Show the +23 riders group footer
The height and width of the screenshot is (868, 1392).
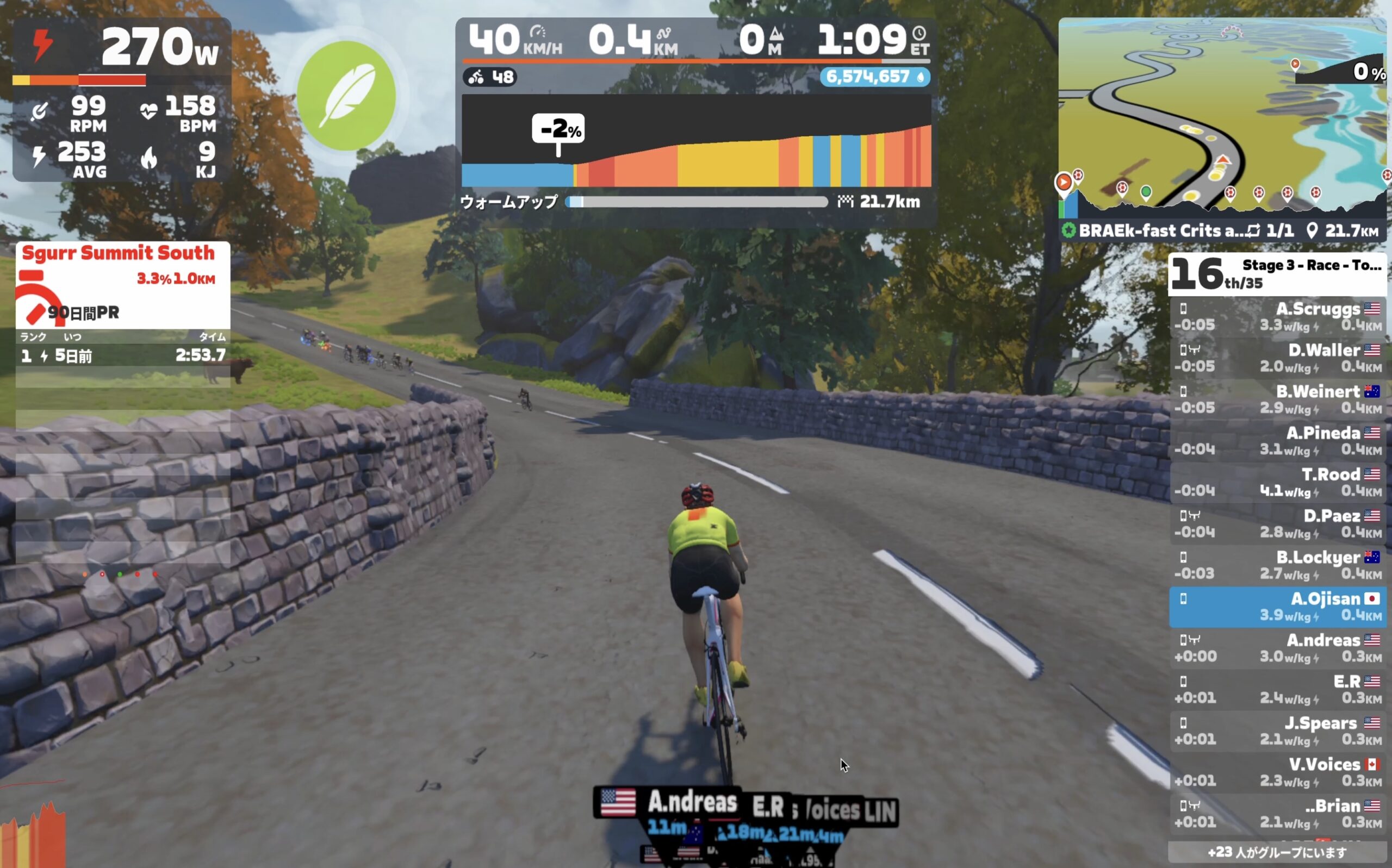click(1277, 852)
